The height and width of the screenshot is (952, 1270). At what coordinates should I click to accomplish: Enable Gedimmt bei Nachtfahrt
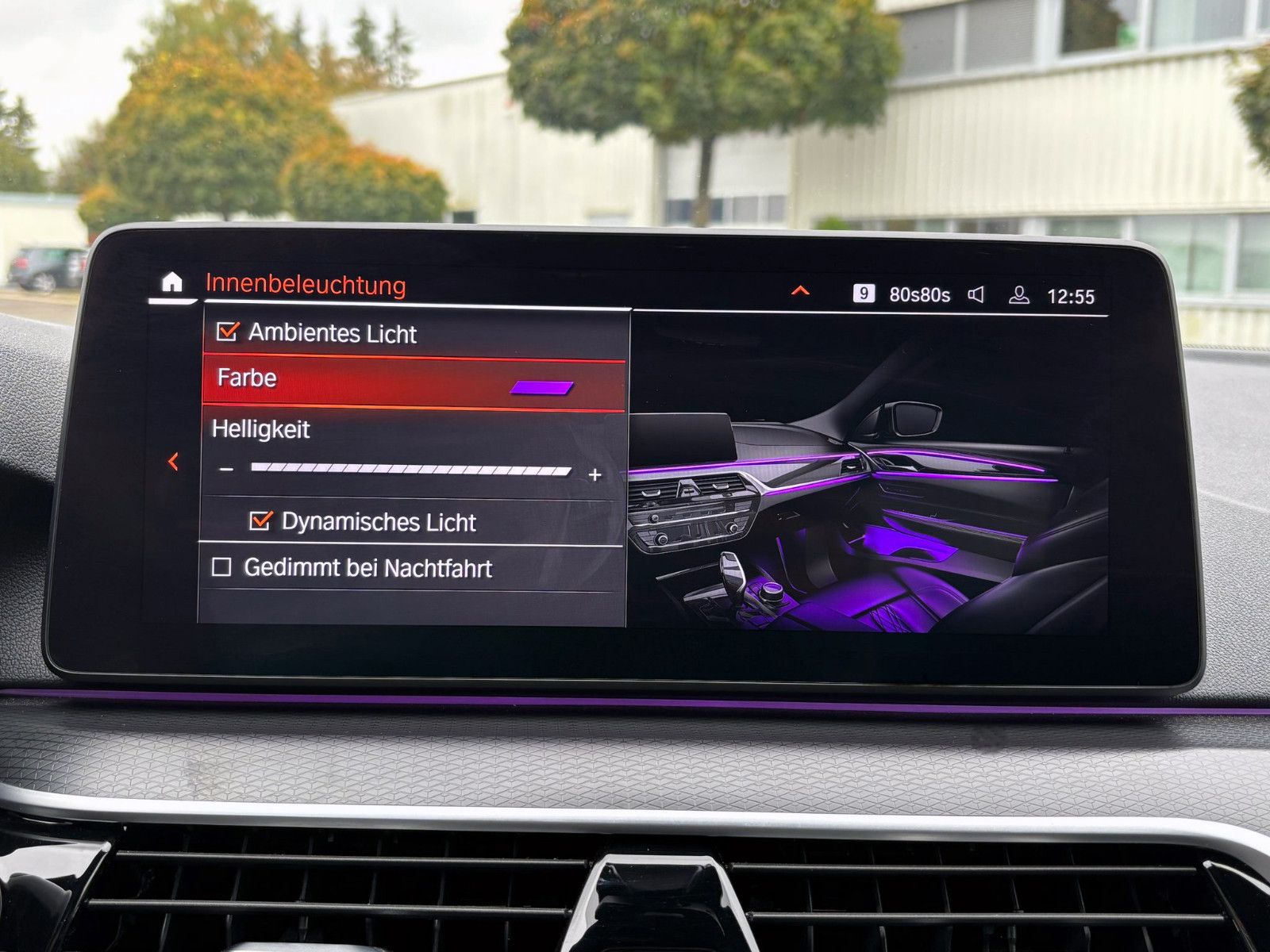[x=224, y=568]
